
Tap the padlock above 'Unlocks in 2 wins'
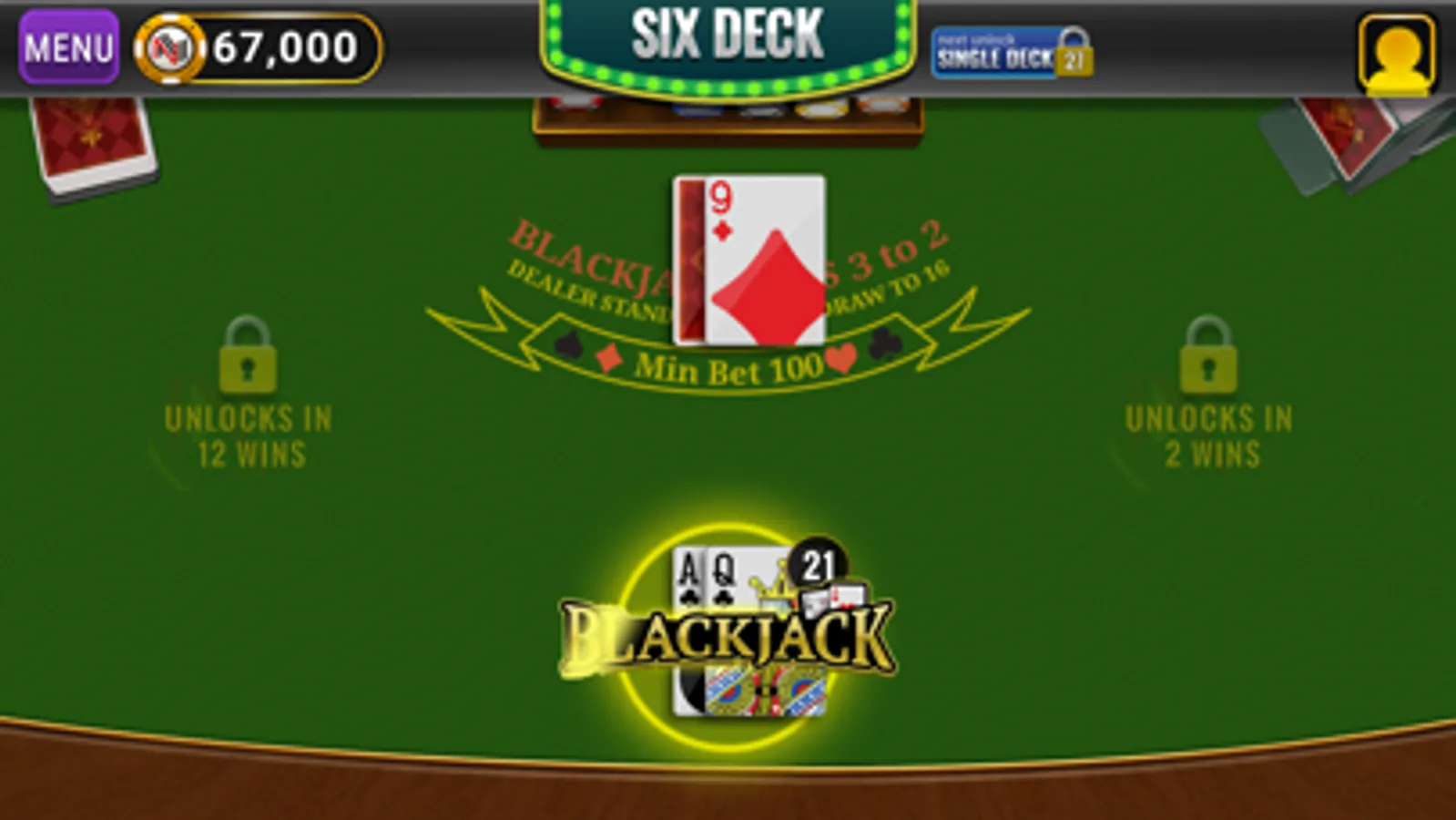click(1207, 360)
